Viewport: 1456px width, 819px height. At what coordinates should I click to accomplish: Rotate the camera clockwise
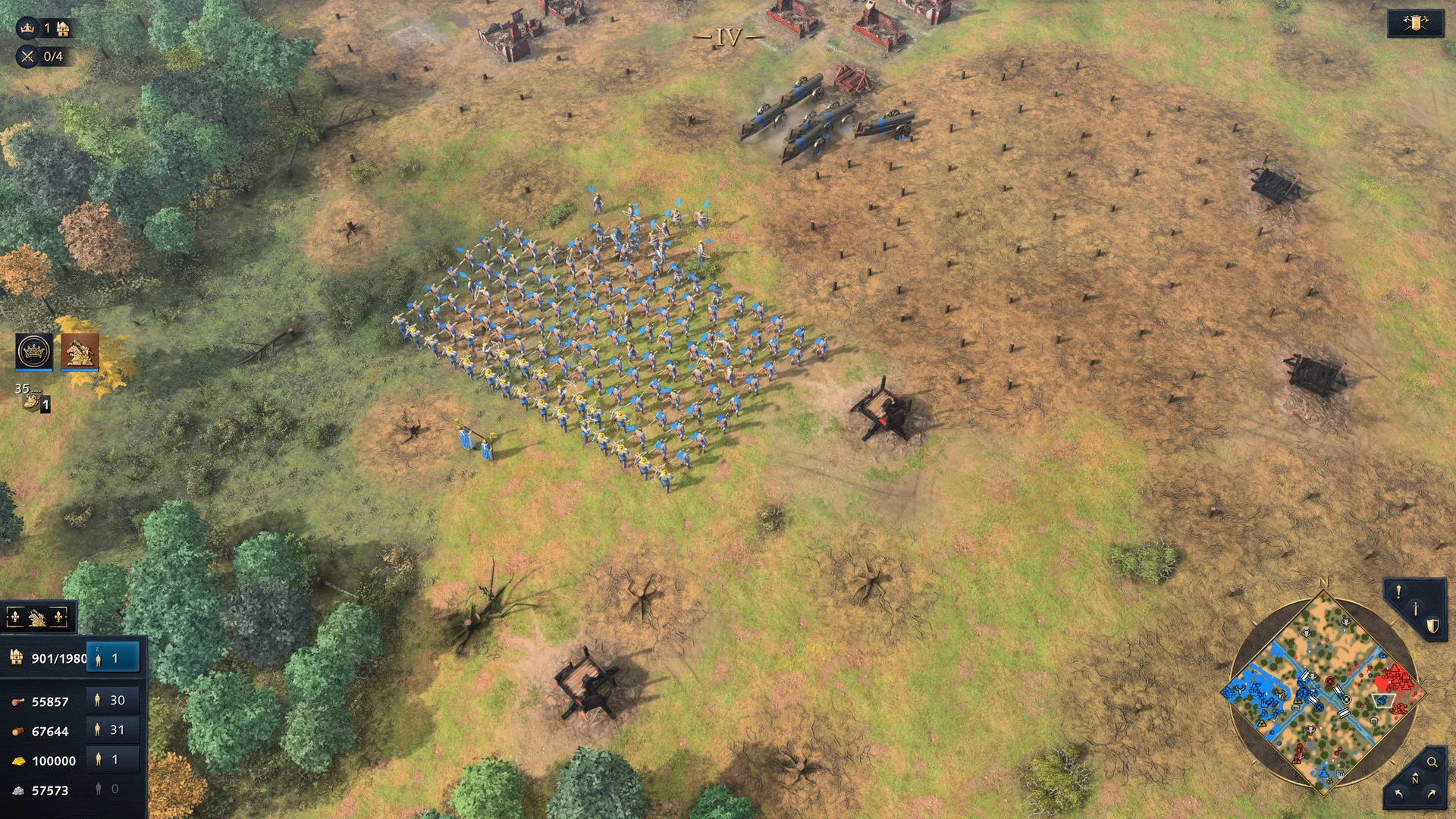(x=1432, y=795)
